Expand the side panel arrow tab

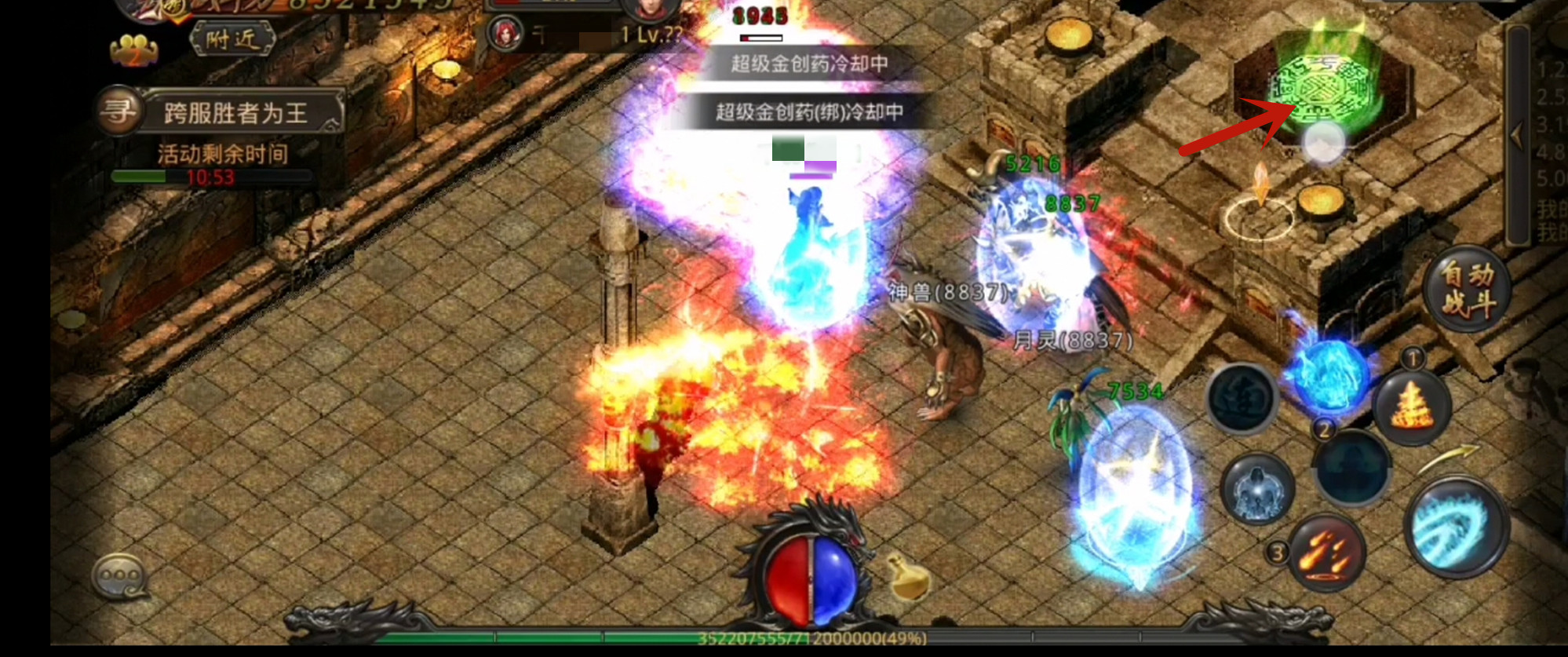click(1517, 135)
